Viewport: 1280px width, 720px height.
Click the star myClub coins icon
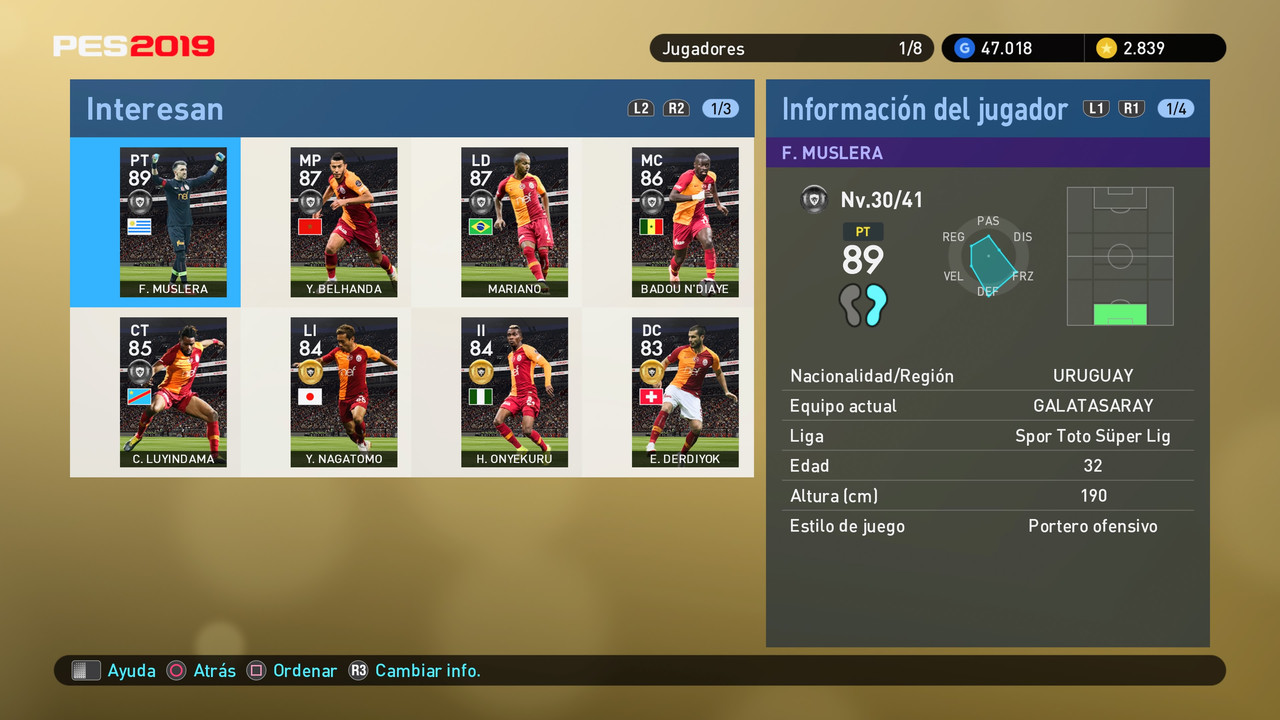(x=1107, y=47)
